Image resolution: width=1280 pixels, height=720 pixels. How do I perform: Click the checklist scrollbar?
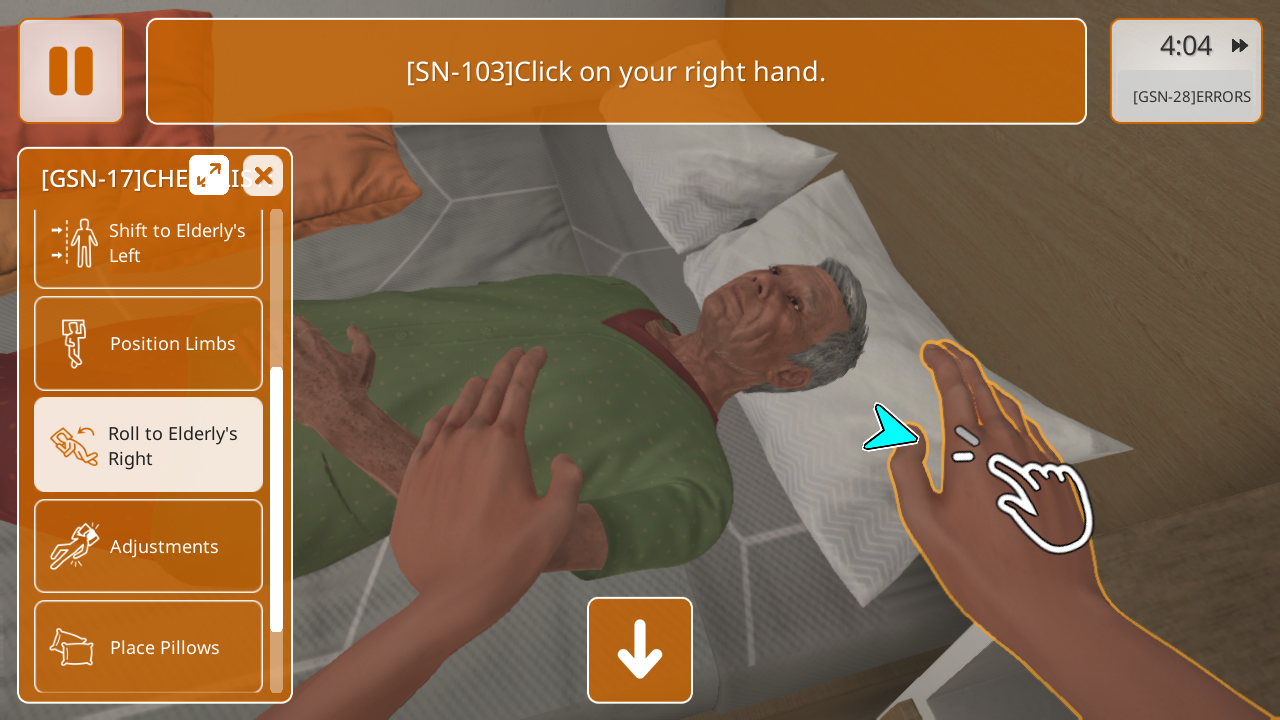(277, 498)
